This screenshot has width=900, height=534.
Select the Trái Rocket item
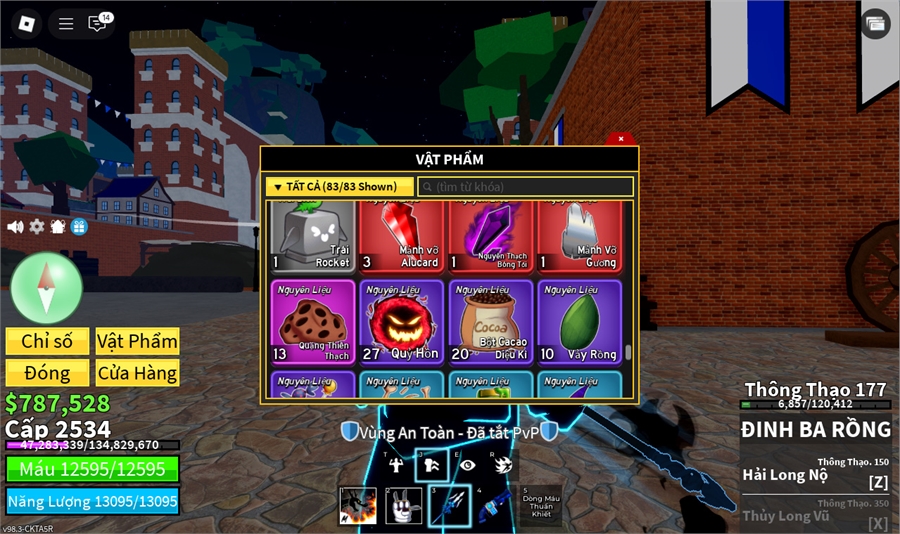(x=312, y=236)
